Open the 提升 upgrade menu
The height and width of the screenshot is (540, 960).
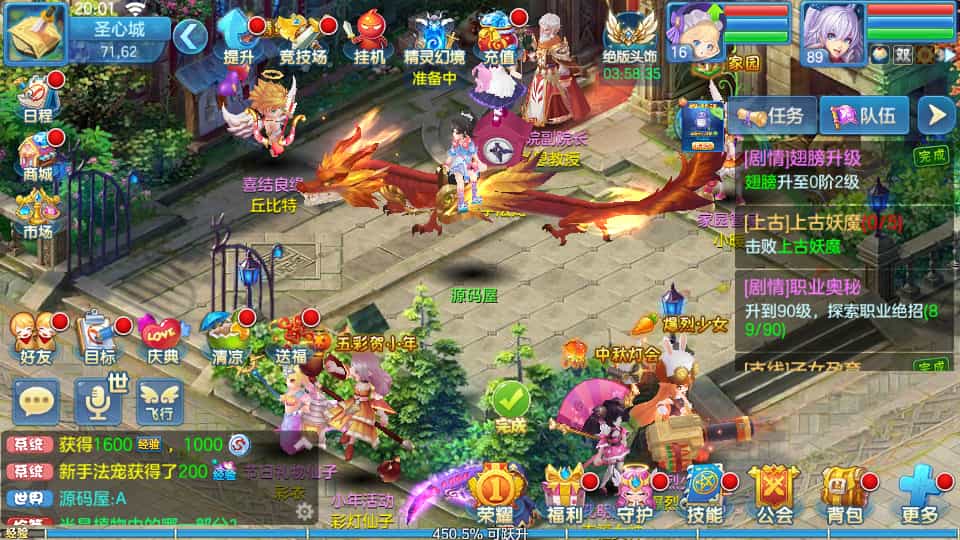click(x=238, y=38)
